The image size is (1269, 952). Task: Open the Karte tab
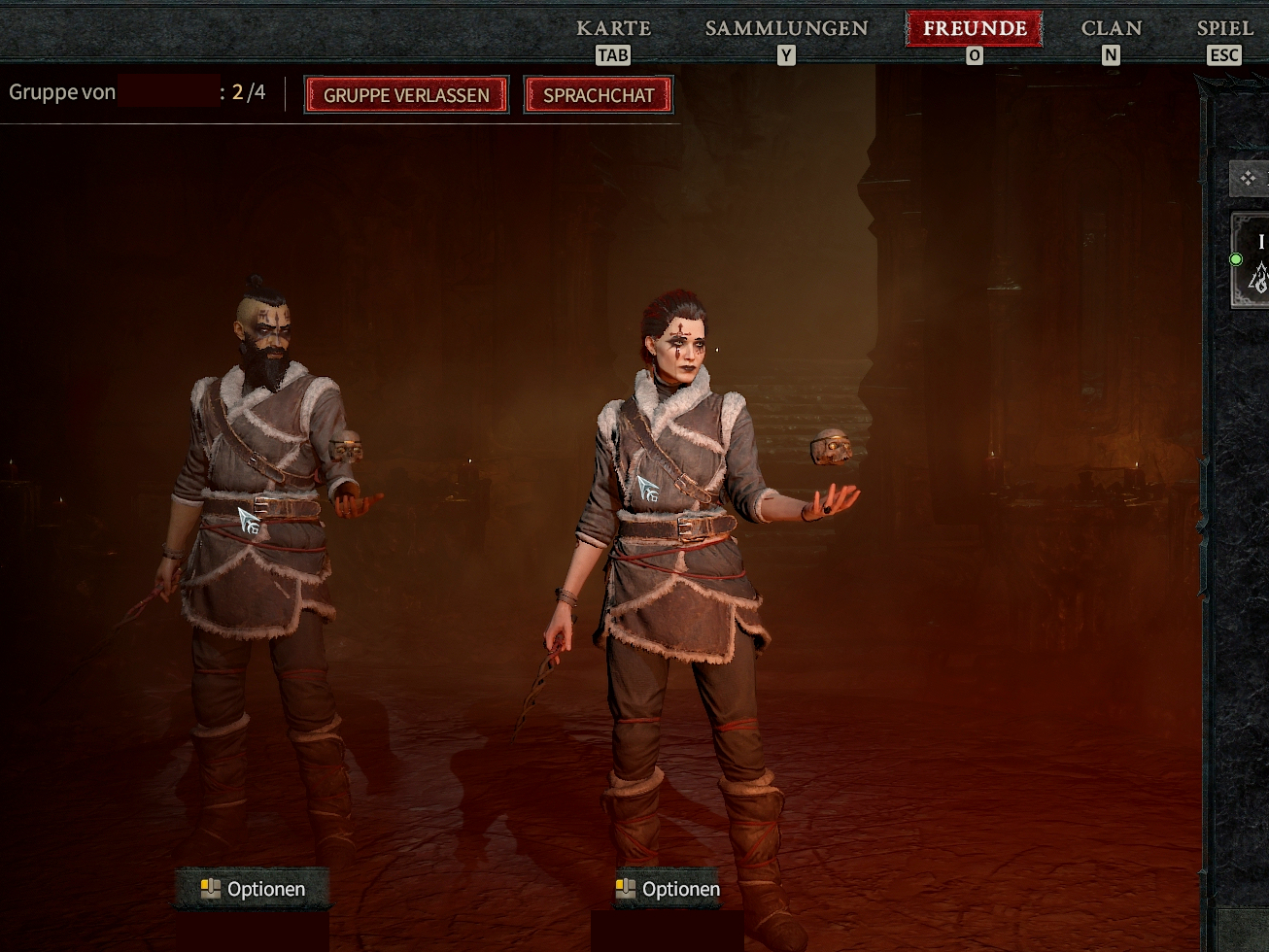(x=613, y=28)
